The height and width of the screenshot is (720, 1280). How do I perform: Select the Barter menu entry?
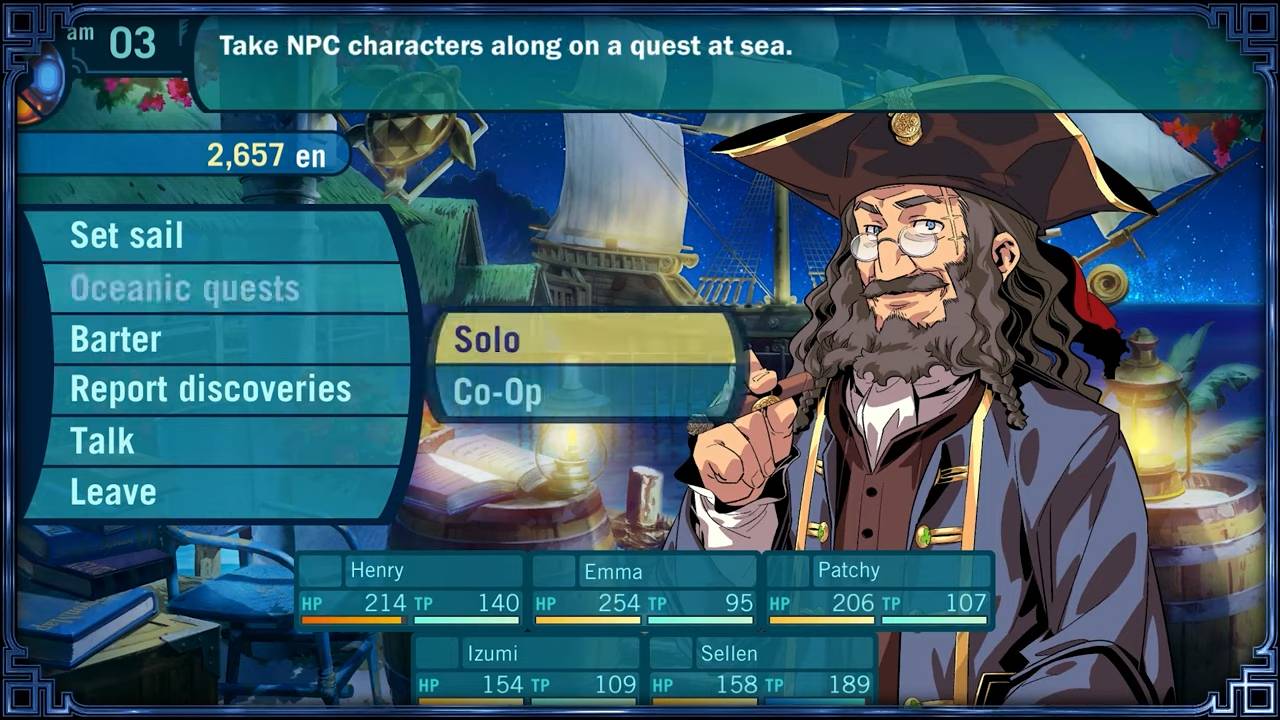(115, 339)
